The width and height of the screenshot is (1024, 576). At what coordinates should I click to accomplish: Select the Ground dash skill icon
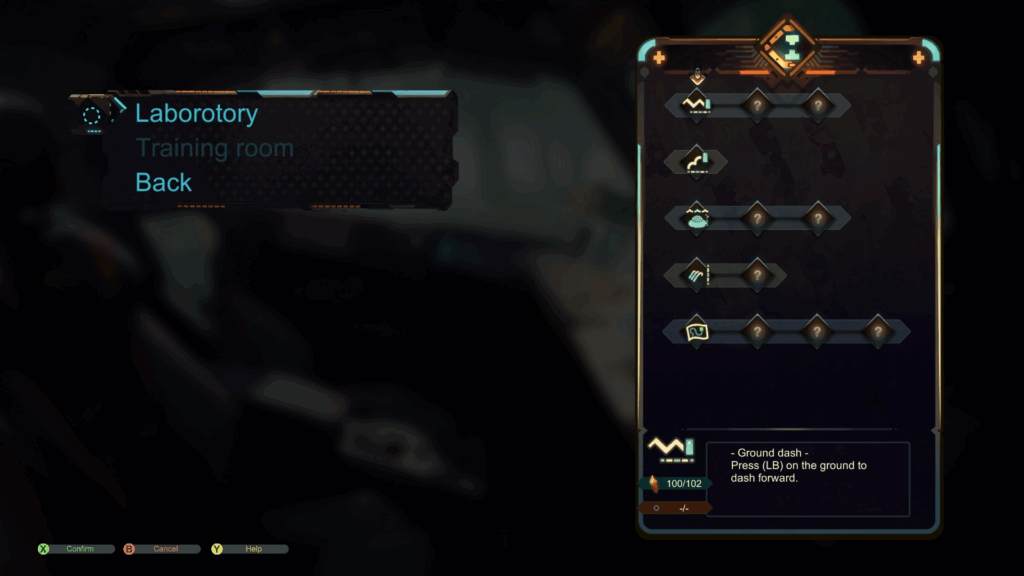[x=696, y=104]
